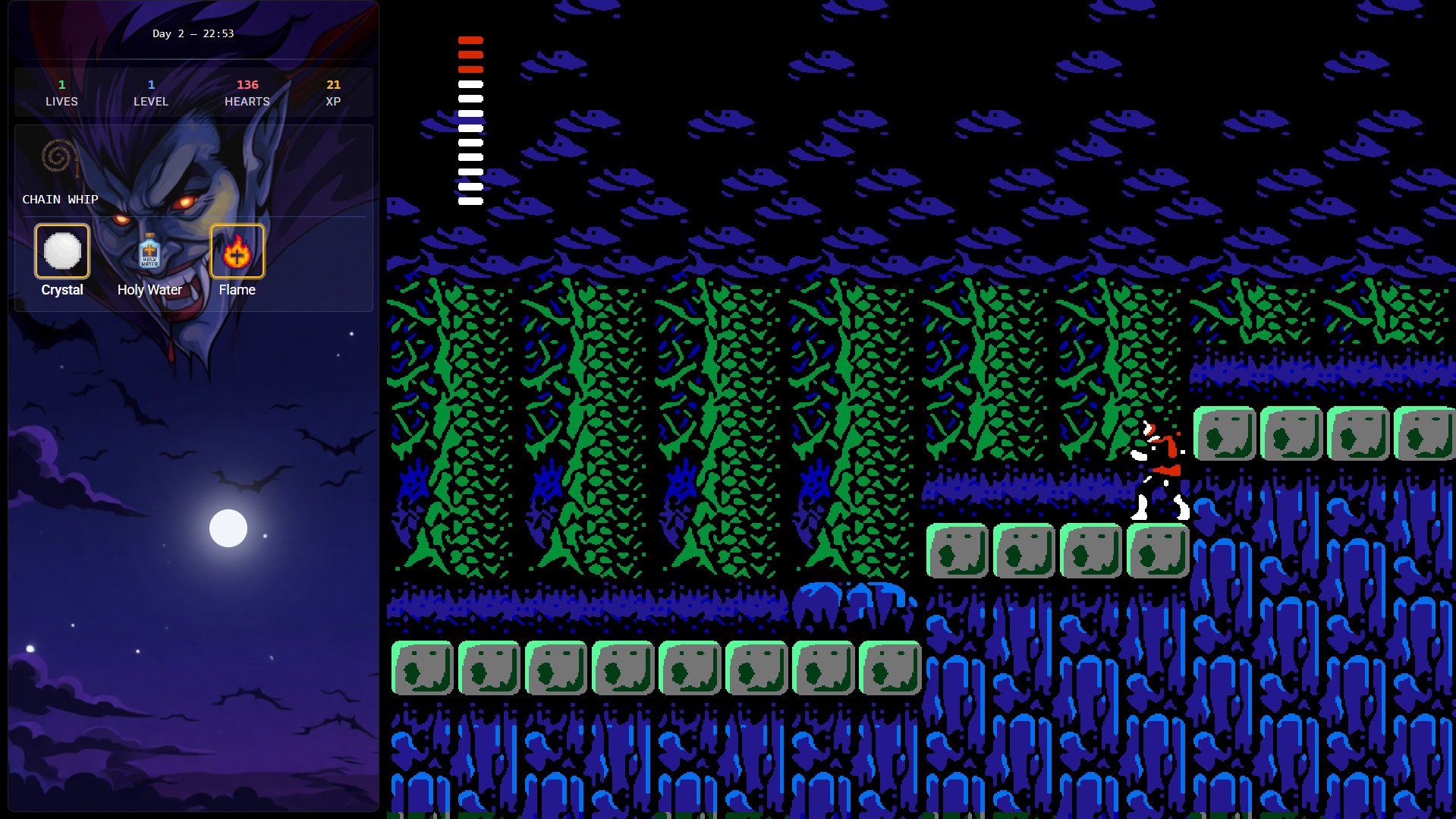Toggle the highlighted Flame selection frame
The width and height of the screenshot is (1456, 819).
click(x=237, y=250)
